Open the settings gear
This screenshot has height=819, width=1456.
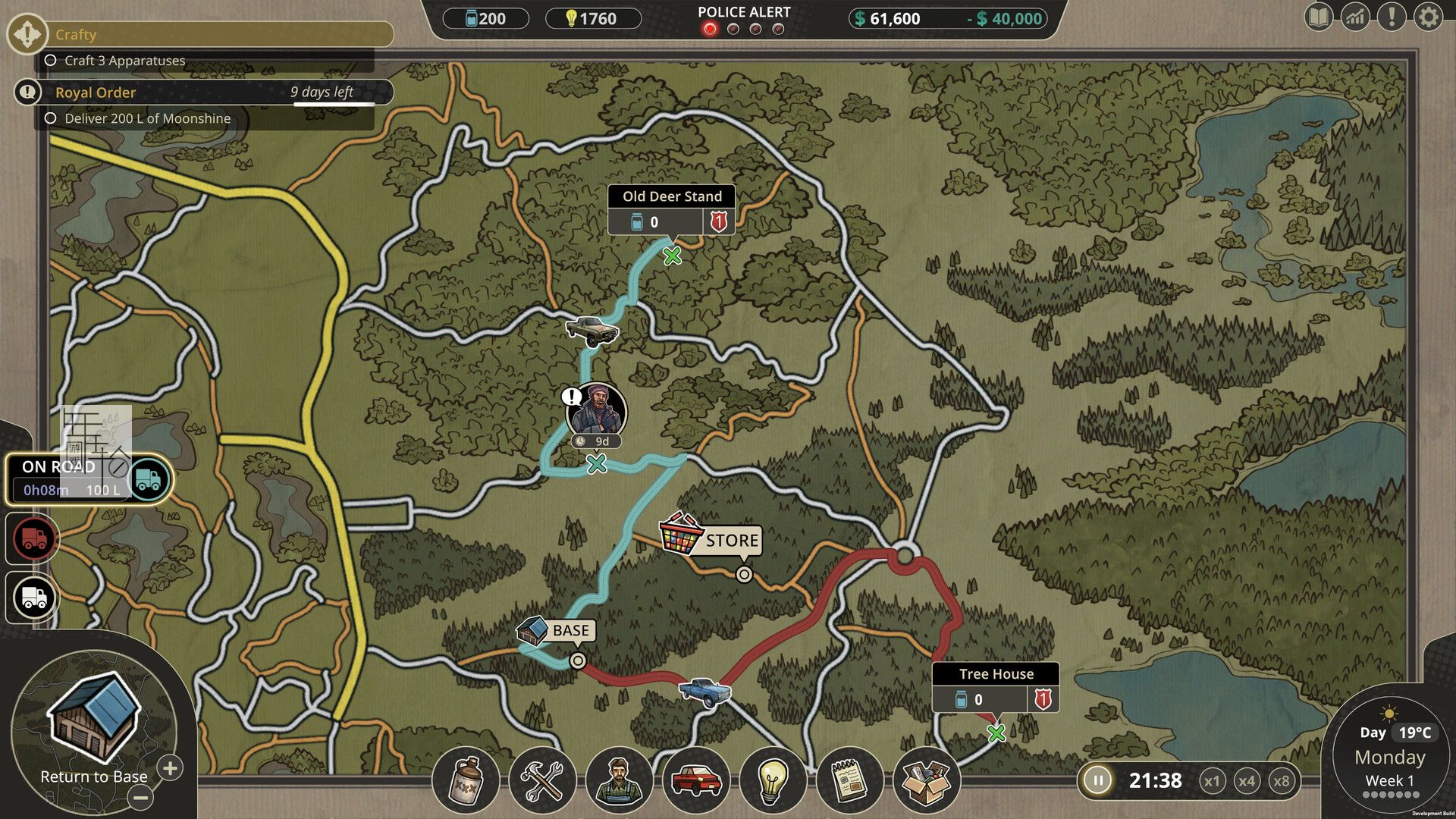point(1428,17)
